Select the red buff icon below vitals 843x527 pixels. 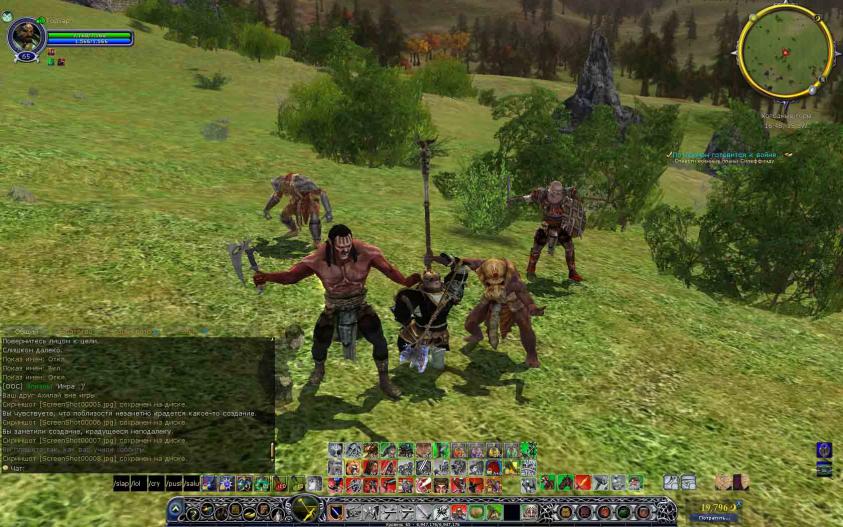point(51,52)
